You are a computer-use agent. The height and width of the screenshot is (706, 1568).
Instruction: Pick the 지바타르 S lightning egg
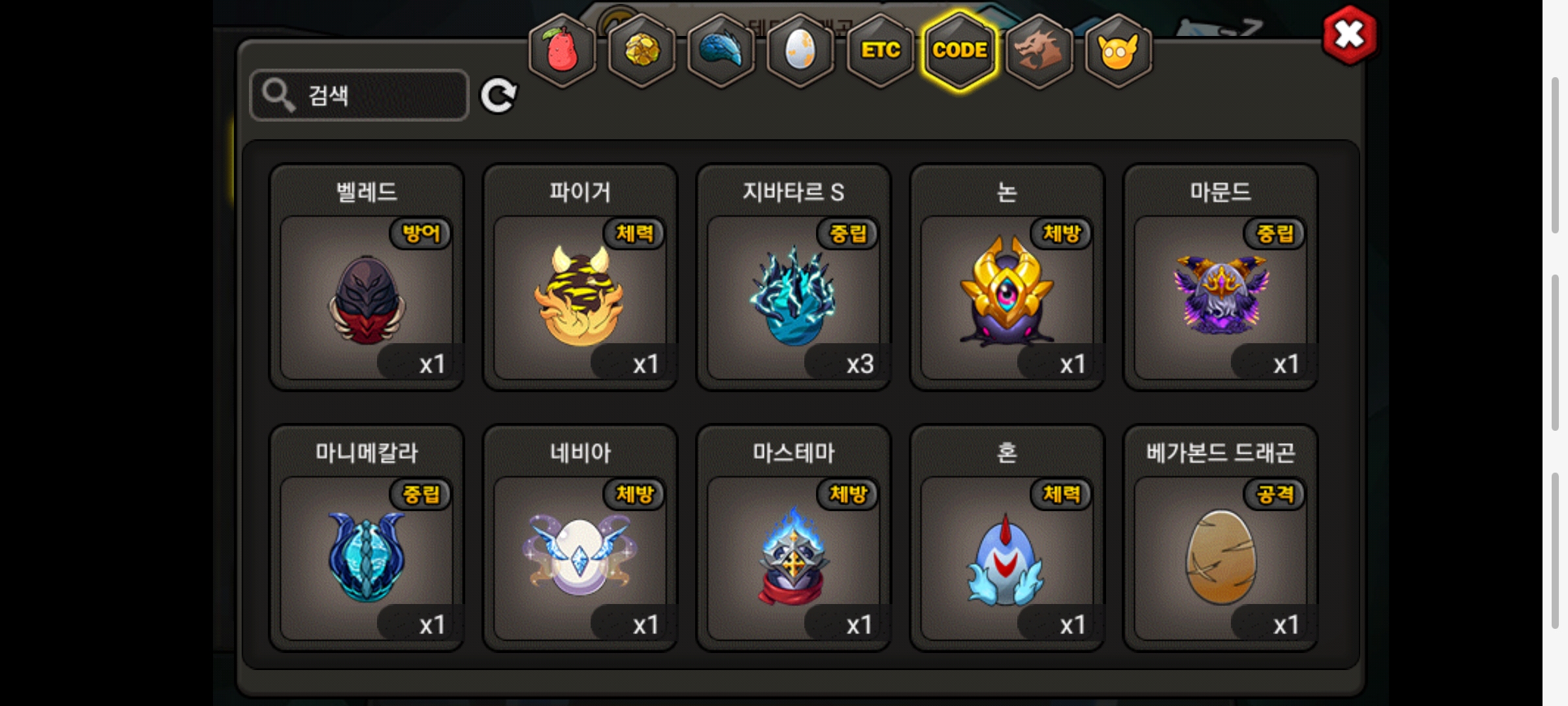[794, 297]
